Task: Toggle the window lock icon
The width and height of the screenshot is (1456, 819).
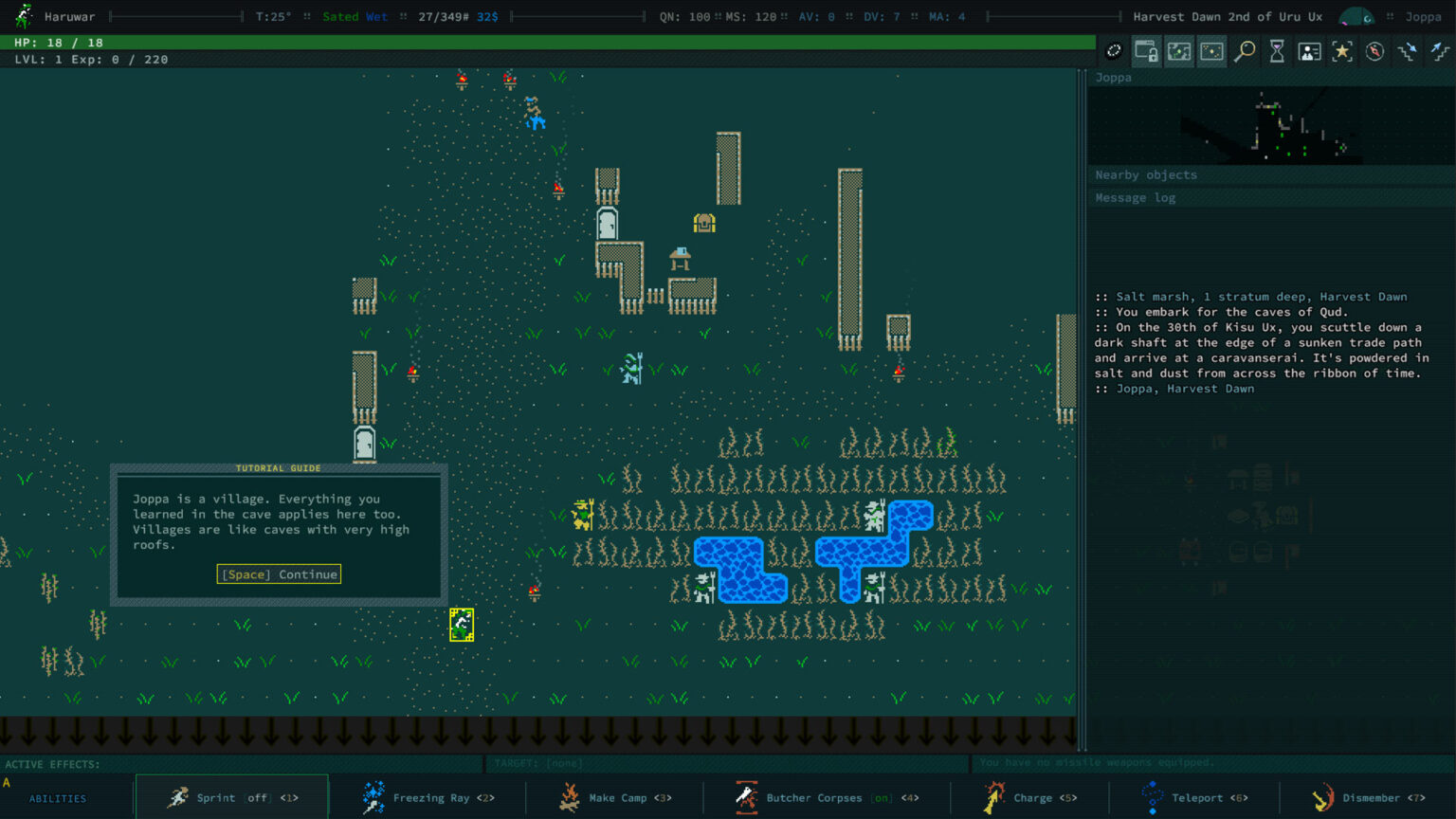Action: [1146, 52]
